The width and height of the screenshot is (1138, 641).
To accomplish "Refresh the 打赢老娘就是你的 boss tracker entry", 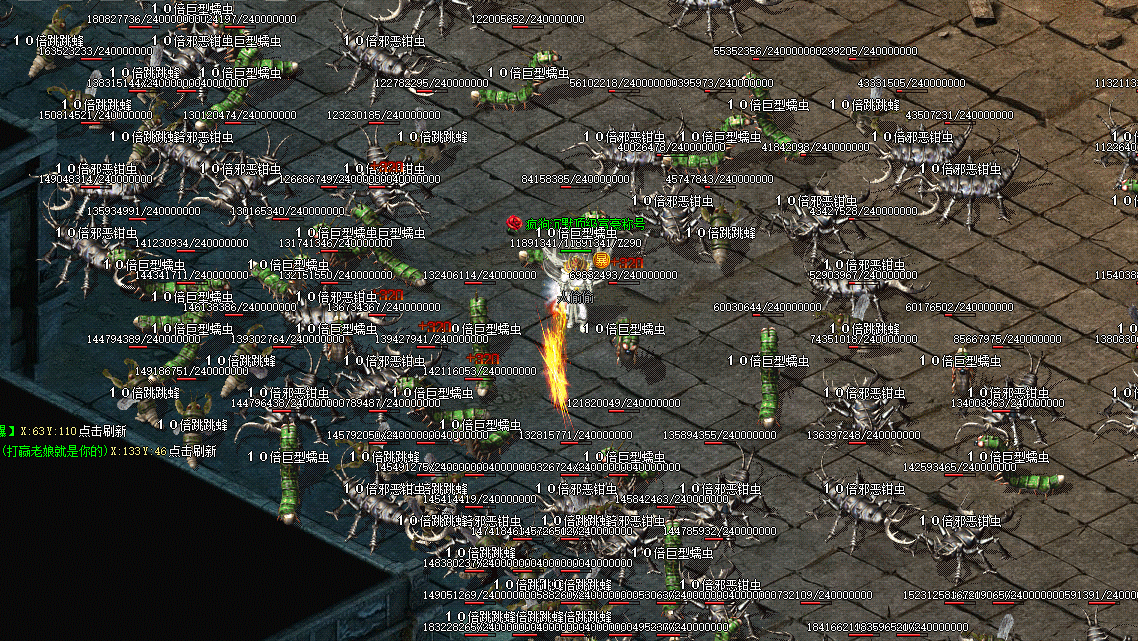I will pyautogui.click(x=192, y=451).
